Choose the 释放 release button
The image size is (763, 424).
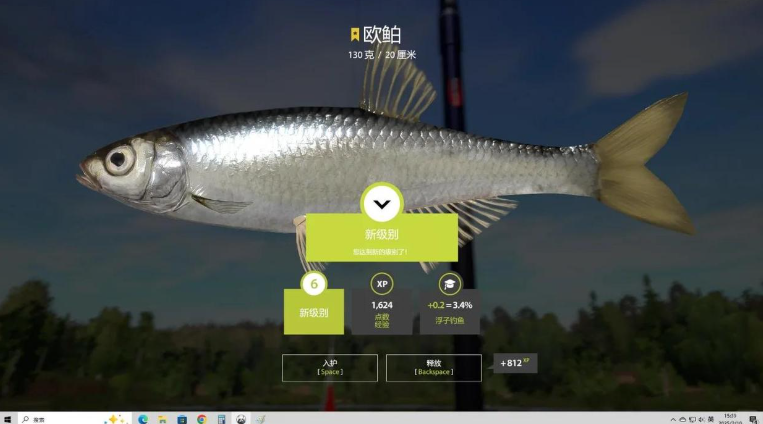(x=433, y=367)
